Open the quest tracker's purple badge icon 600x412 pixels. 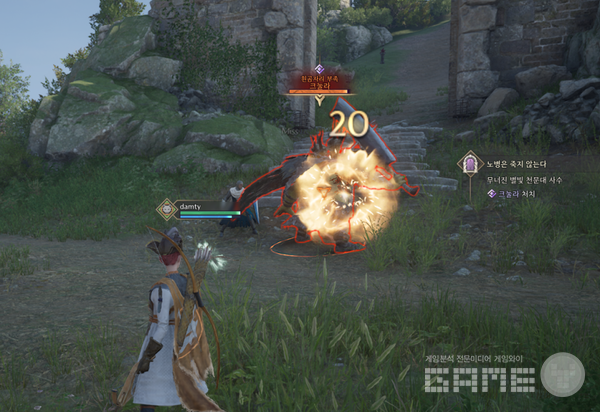pos(469,163)
